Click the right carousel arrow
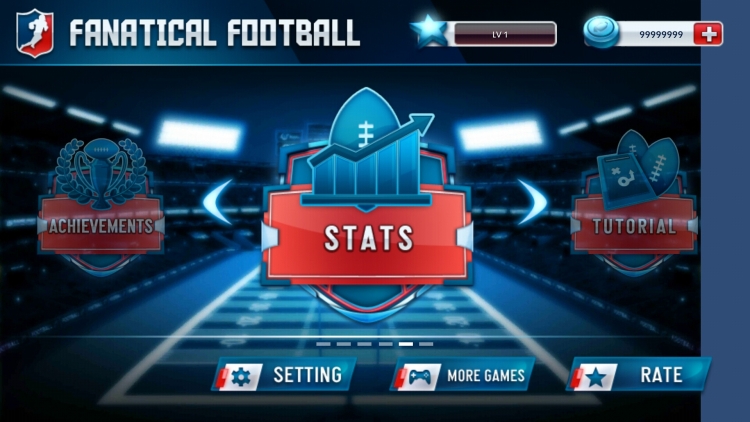 click(x=529, y=203)
